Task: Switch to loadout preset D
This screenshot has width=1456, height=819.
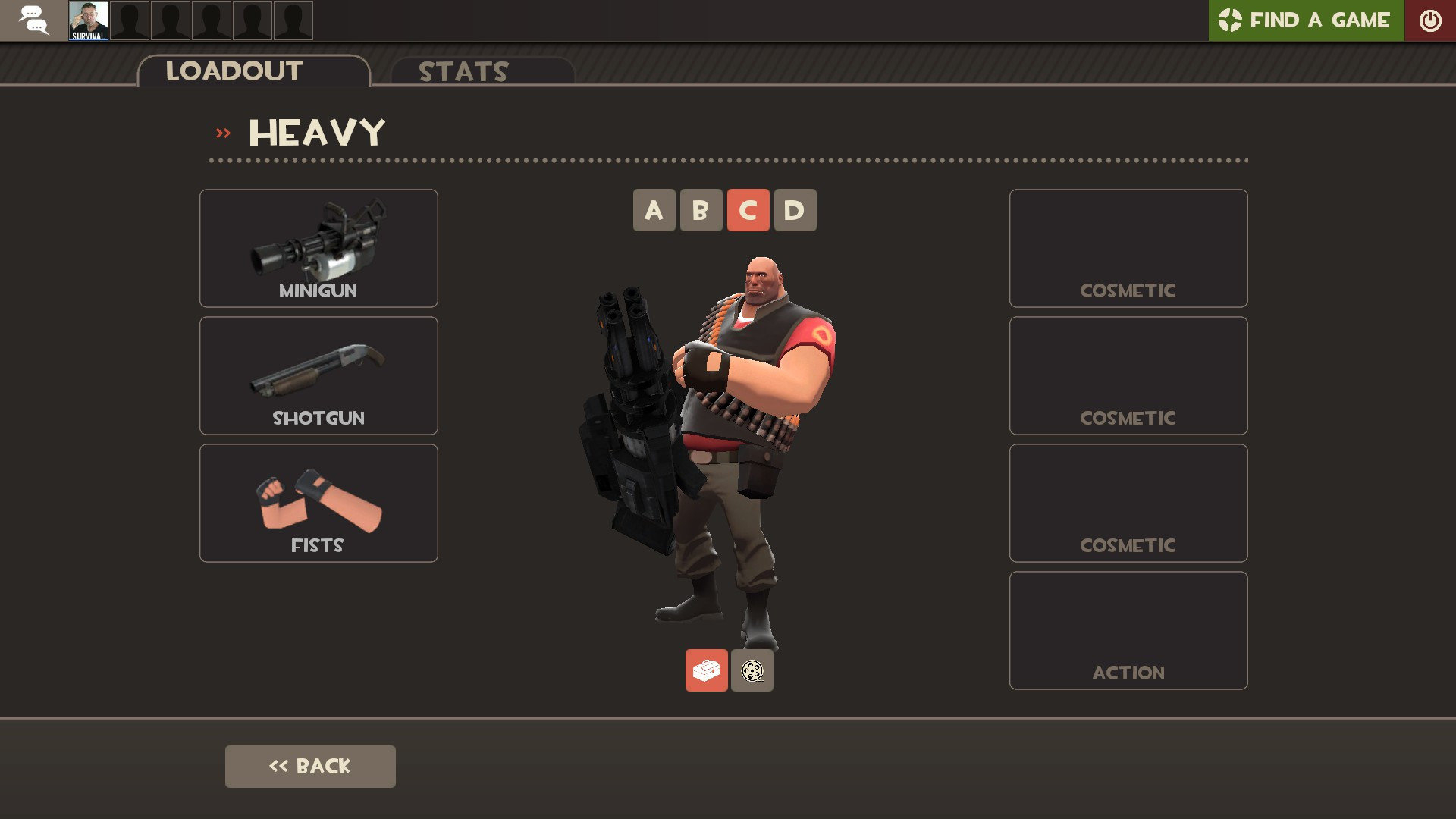Action: (794, 209)
